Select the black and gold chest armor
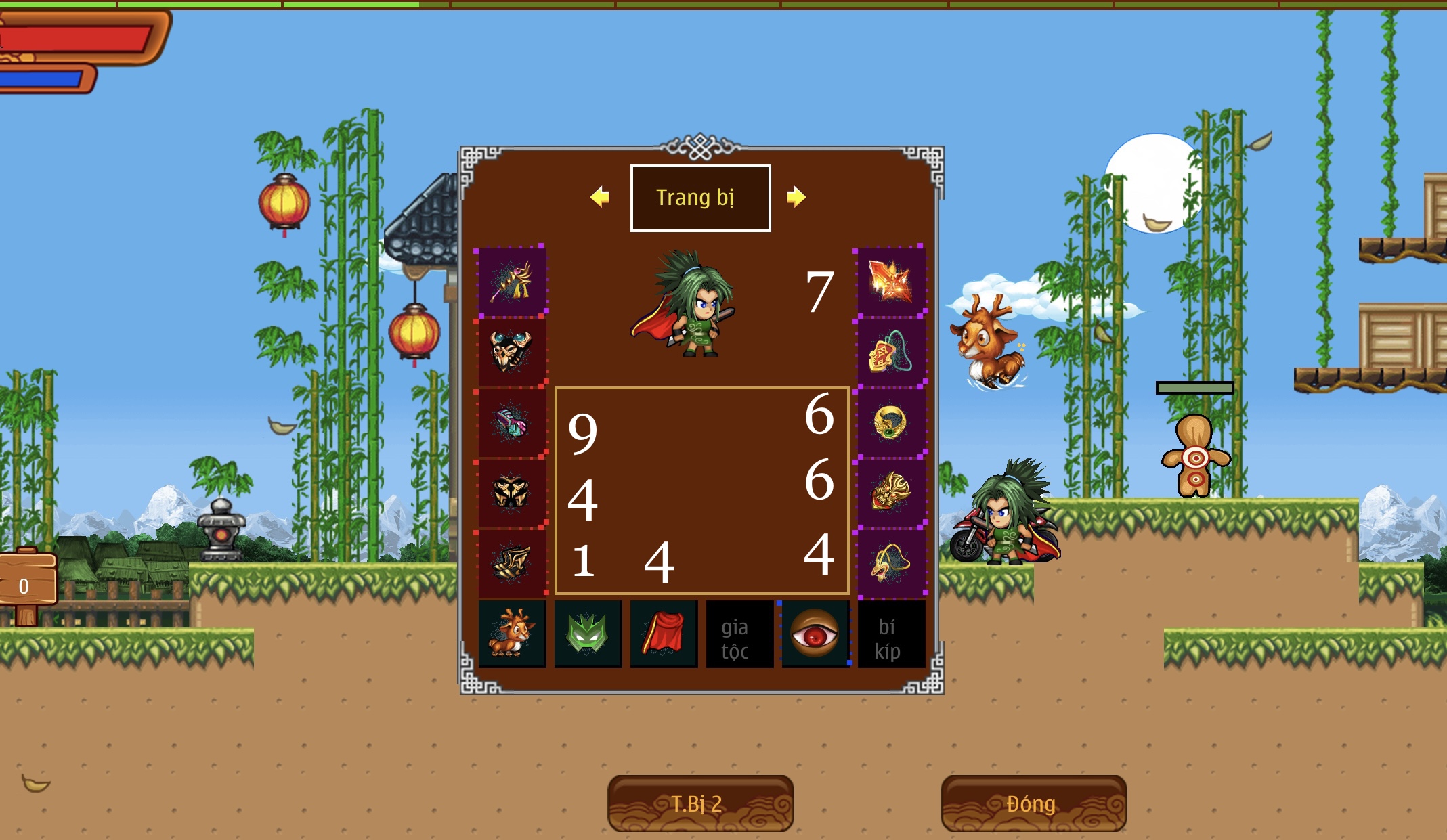Viewport: 1447px width, 840px height. [512, 493]
